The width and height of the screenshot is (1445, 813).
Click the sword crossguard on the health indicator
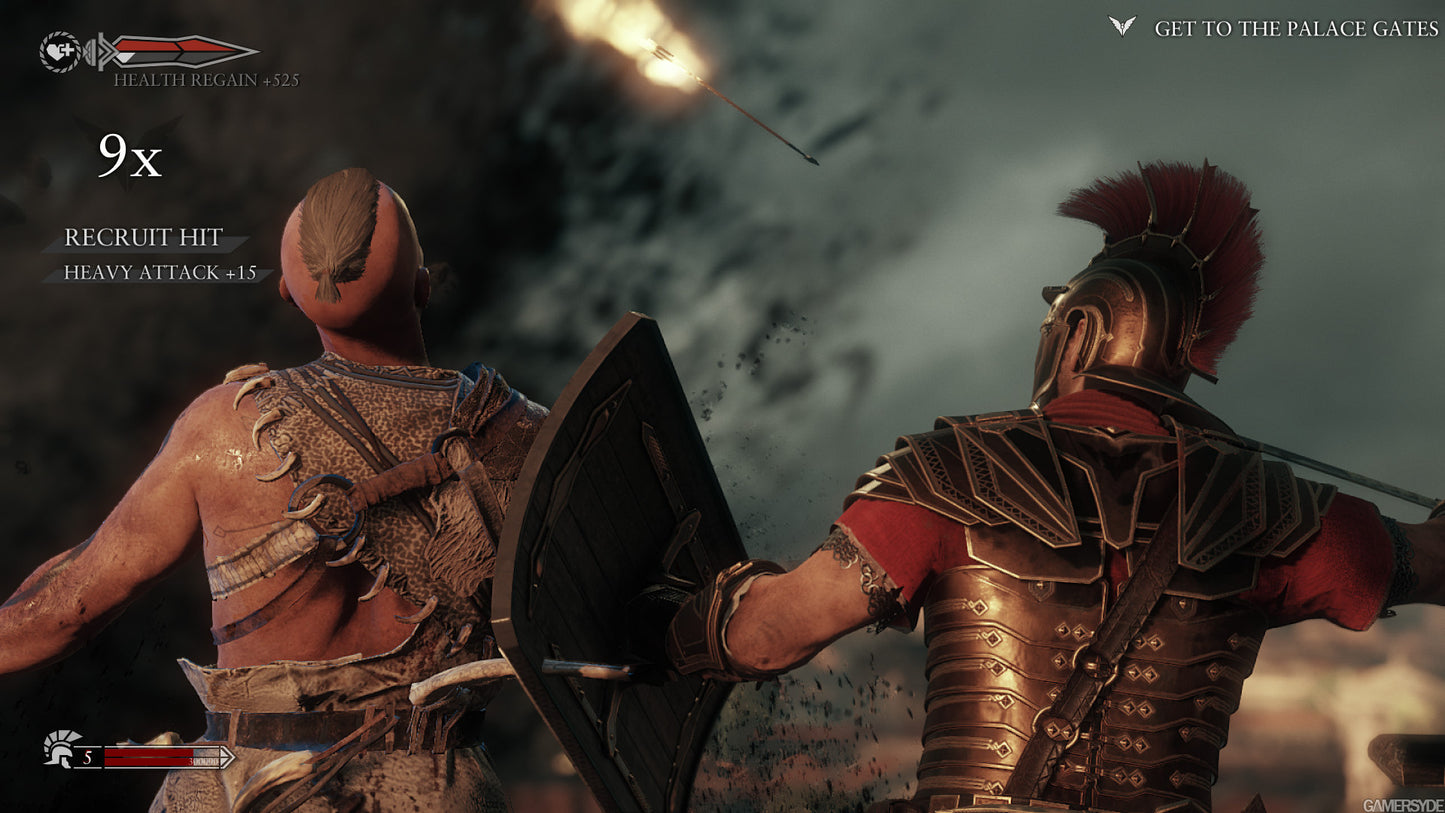click(100, 51)
